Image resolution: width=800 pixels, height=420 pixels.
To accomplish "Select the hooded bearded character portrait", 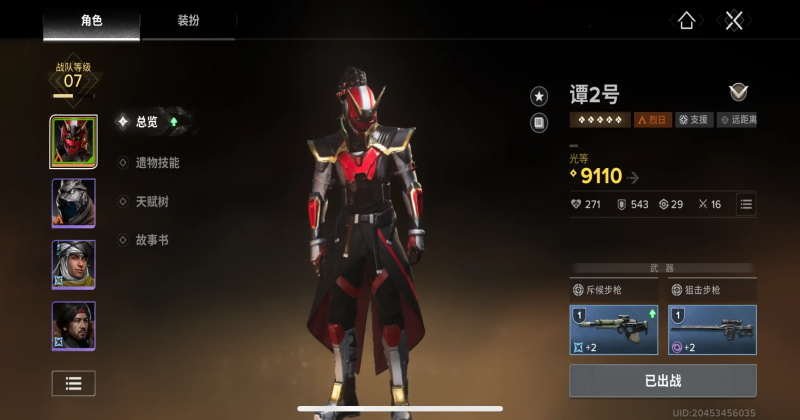I will 74,264.
